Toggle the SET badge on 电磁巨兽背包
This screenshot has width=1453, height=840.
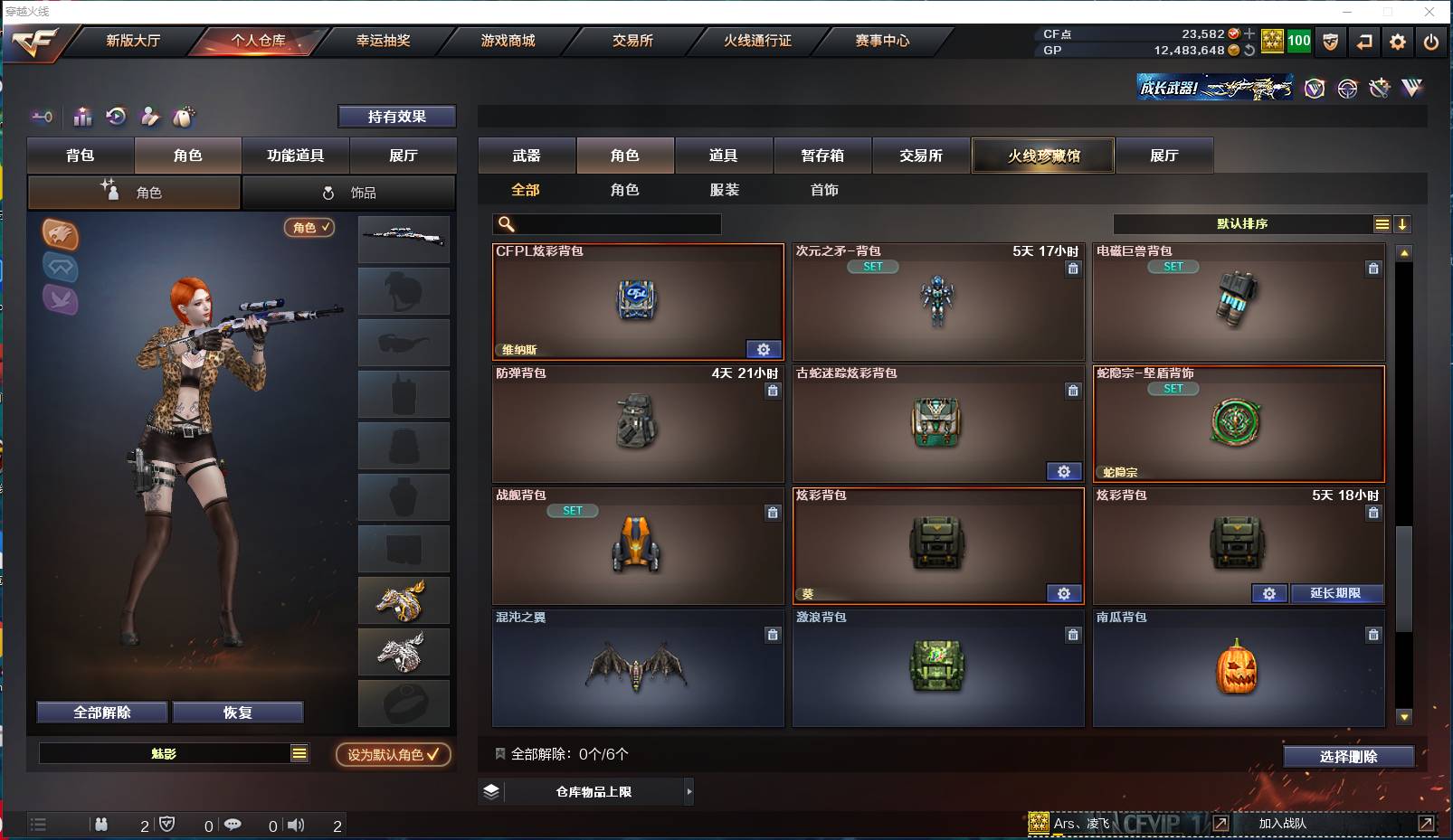coord(1174,267)
